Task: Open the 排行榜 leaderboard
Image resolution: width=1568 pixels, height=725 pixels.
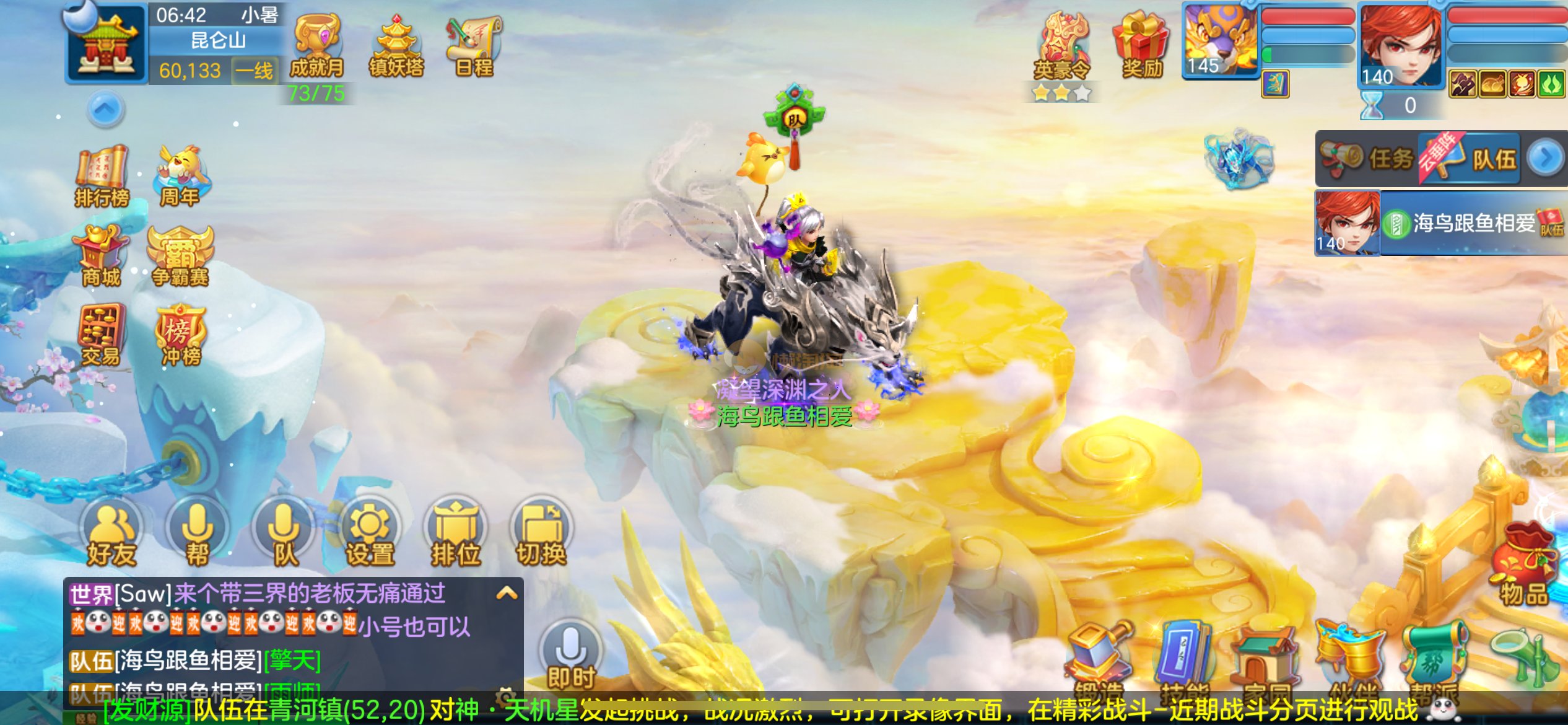Action: (x=102, y=175)
